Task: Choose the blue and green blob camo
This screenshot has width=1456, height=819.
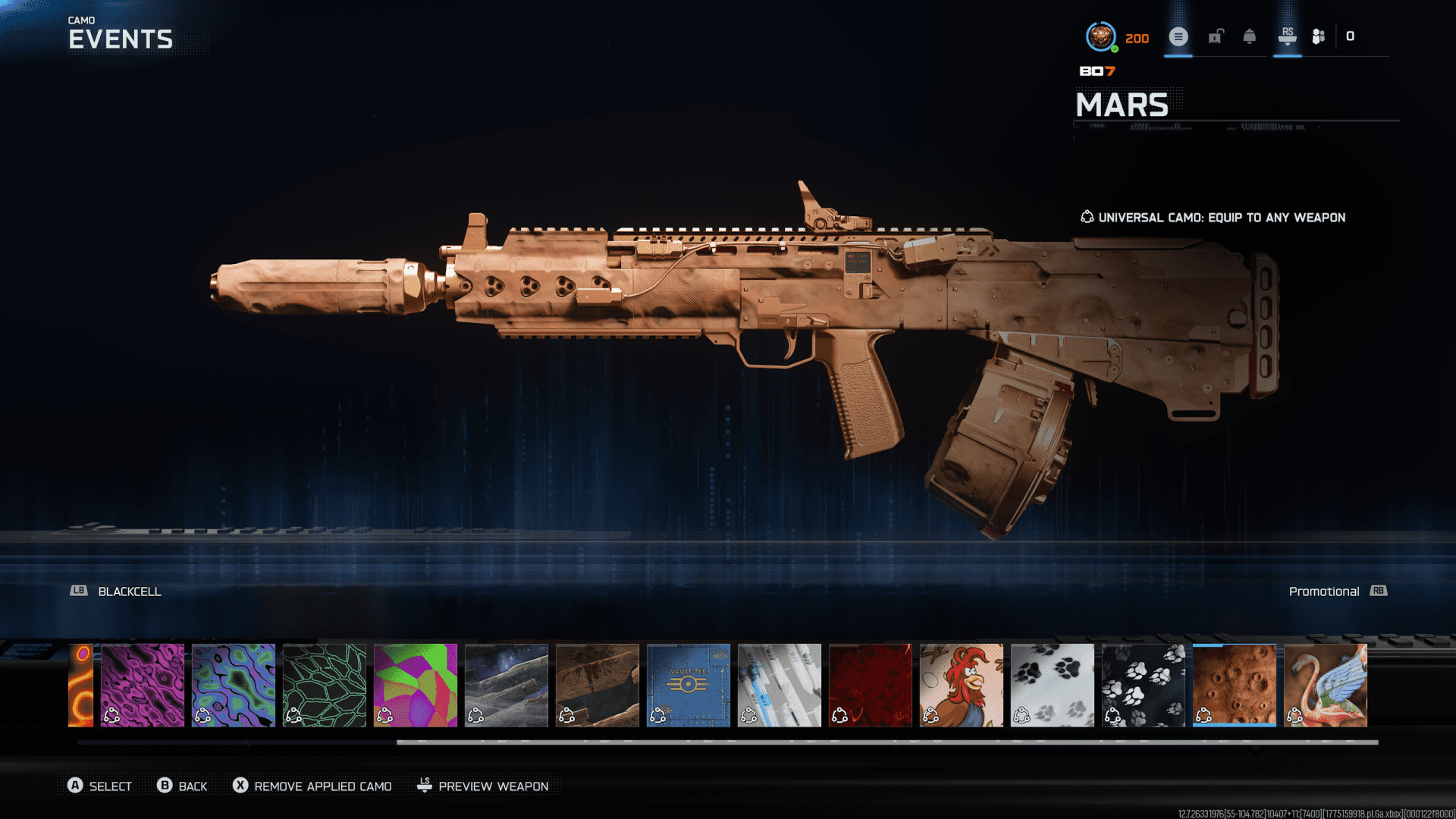Action: [234, 686]
